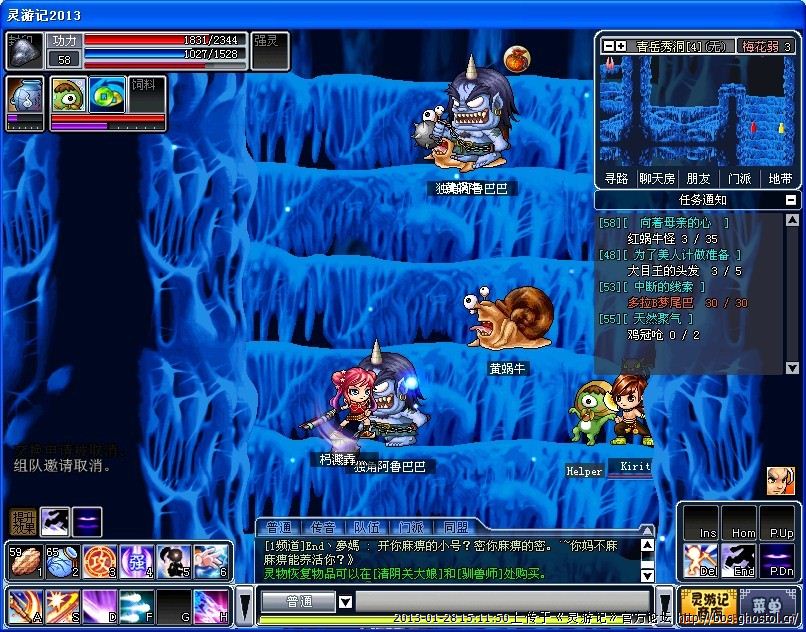The height and width of the screenshot is (632, 806).
Task: Switch to the 传音 whisper chat tab
Action: click(323, 527)
